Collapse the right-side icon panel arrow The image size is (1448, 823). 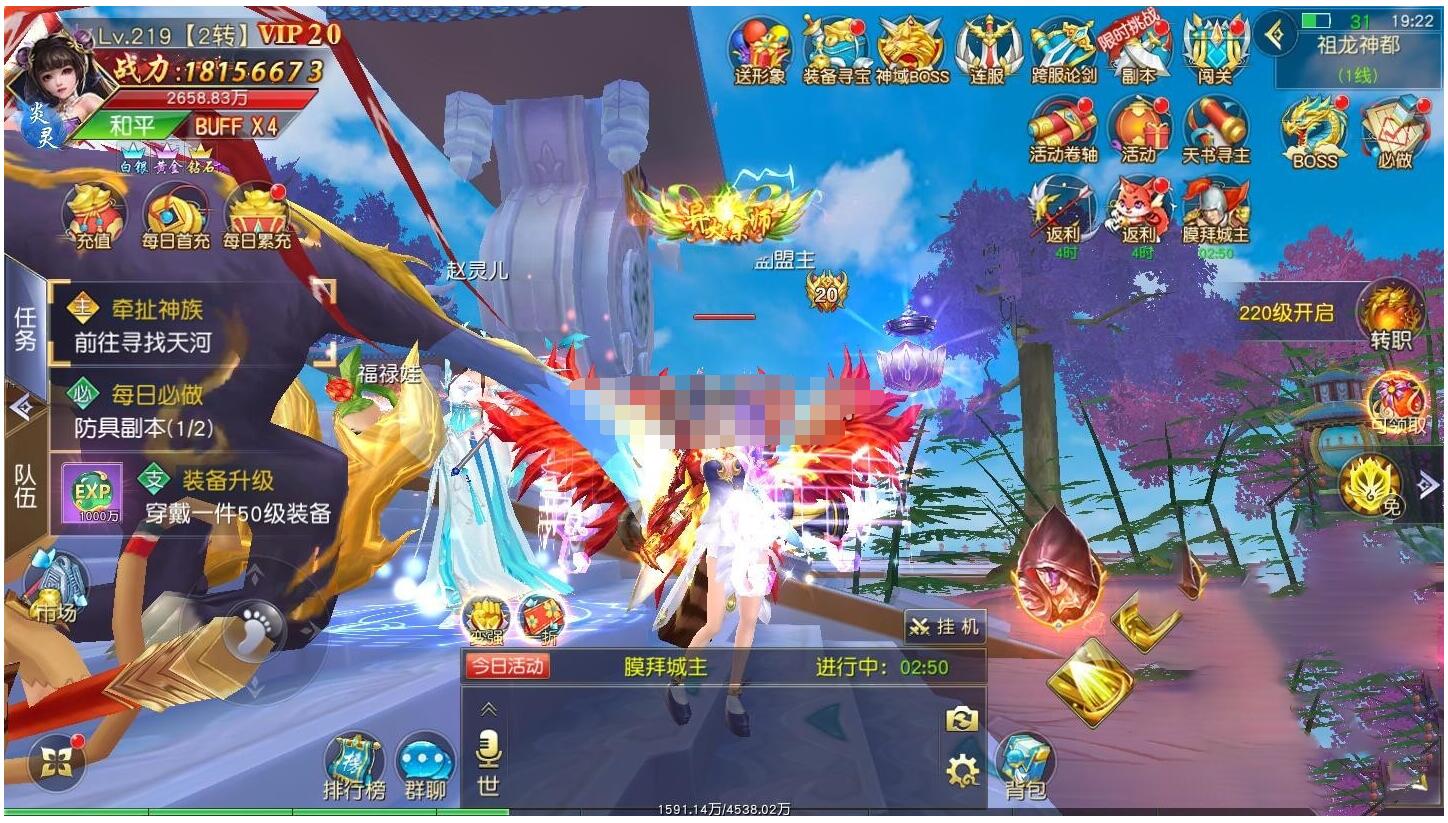click(x=1427, y=485)
